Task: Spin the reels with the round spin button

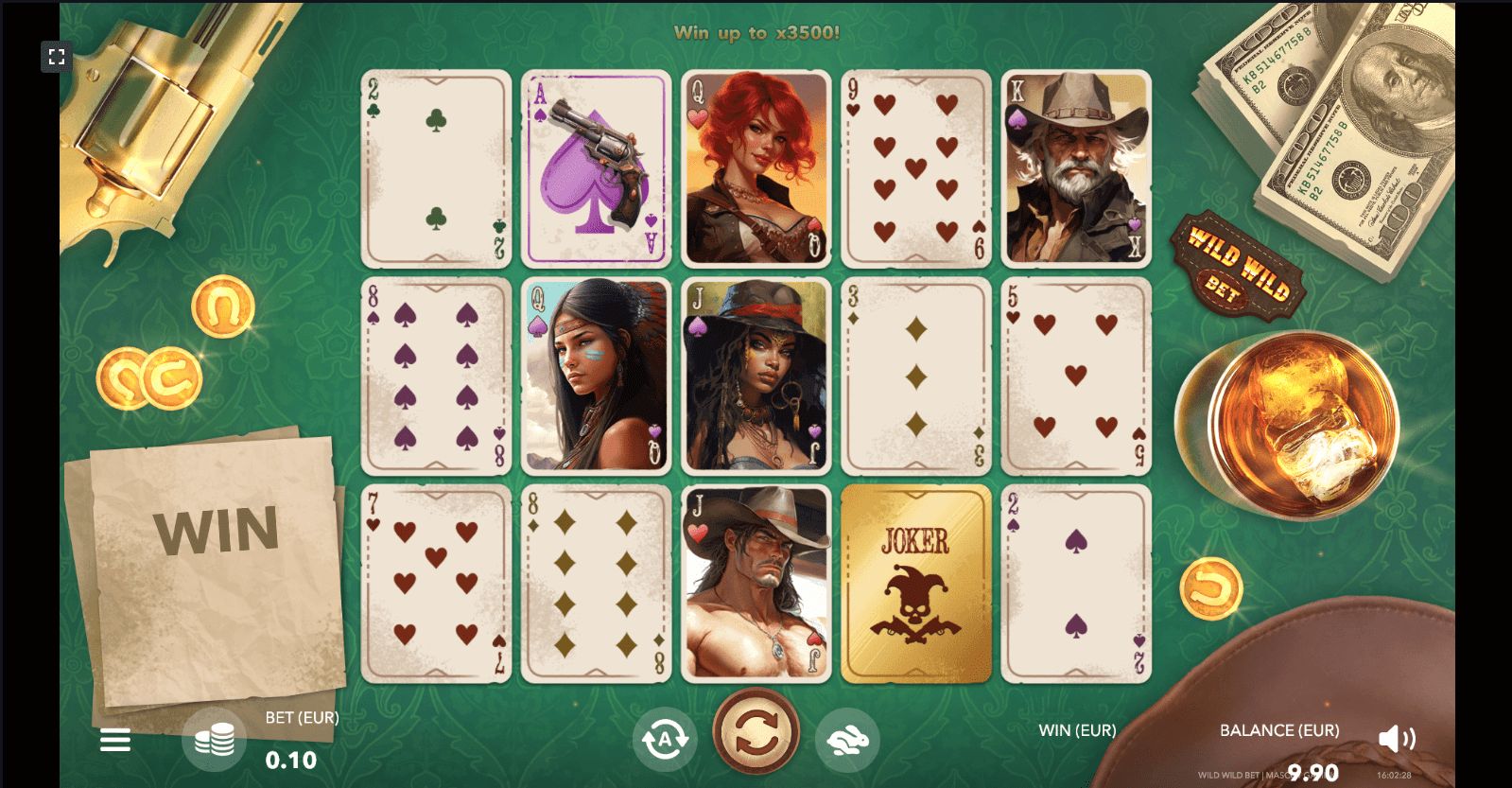Action: 756,732
